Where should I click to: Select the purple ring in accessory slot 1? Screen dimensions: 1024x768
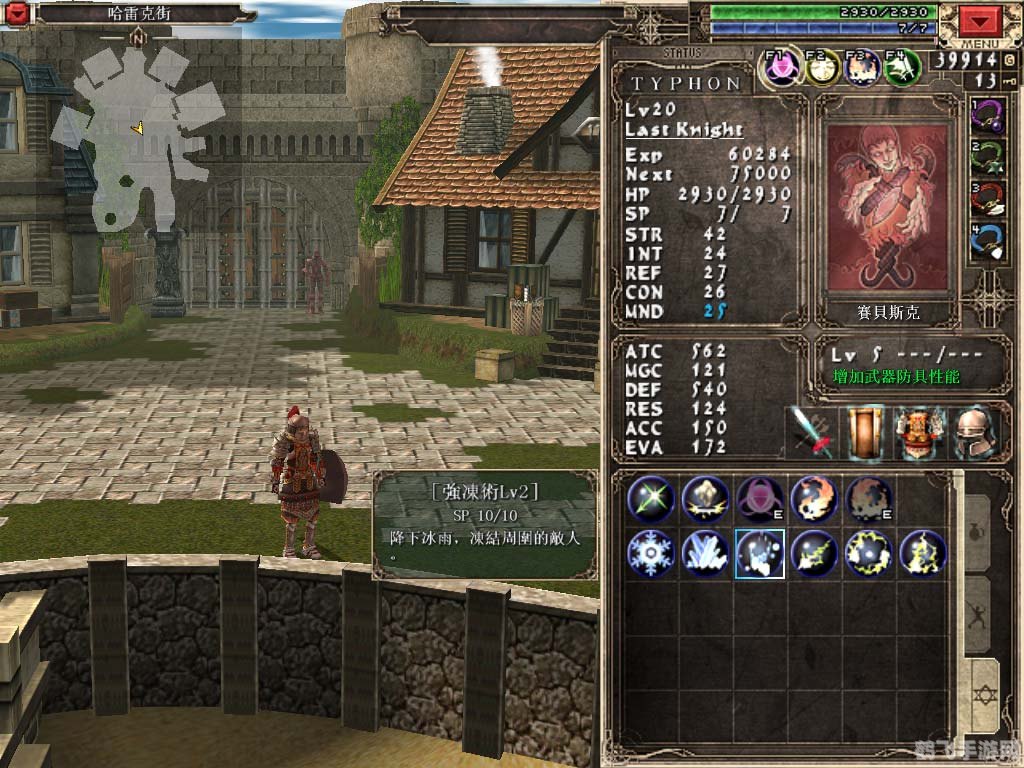click(x=988, y=116)
